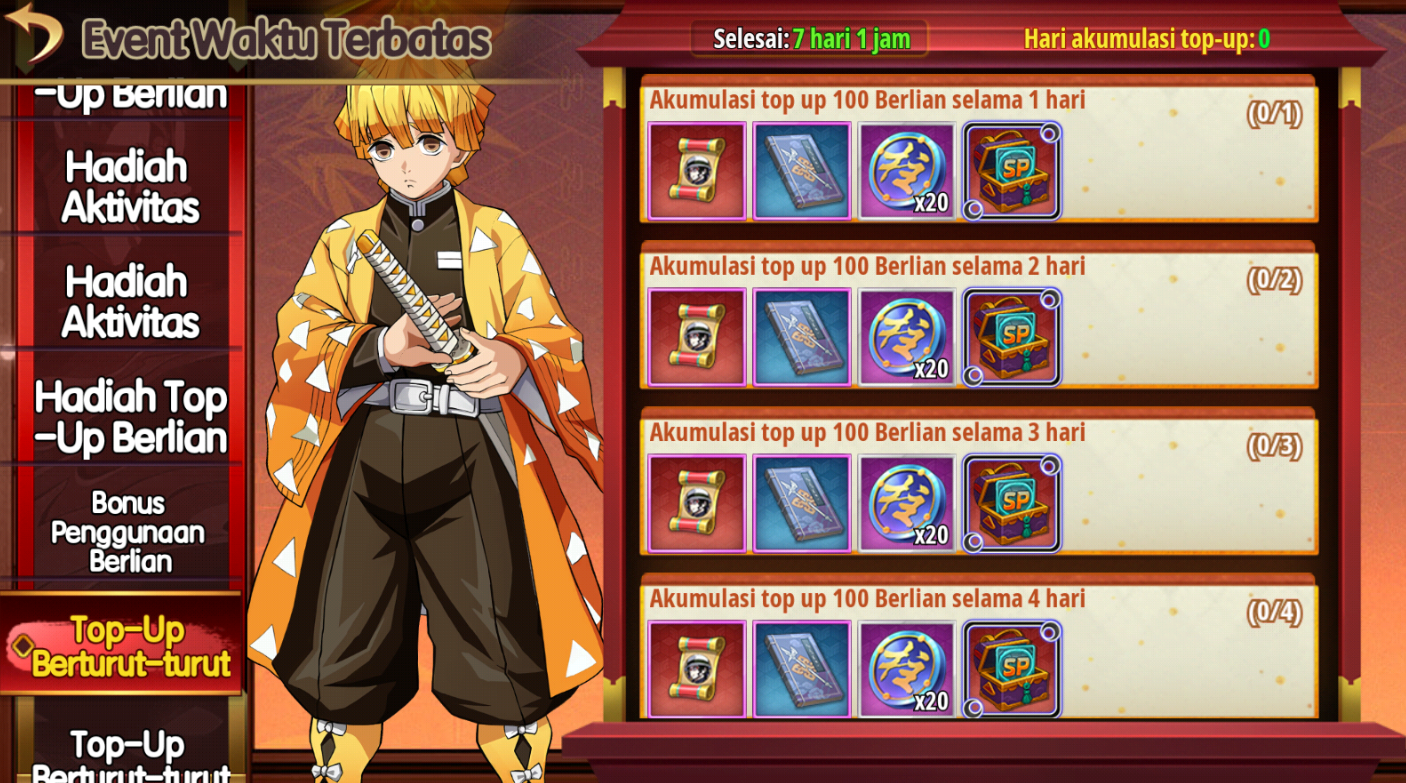Inspect the scroll reward in the 2 hari row

click(x=697, y=337)
